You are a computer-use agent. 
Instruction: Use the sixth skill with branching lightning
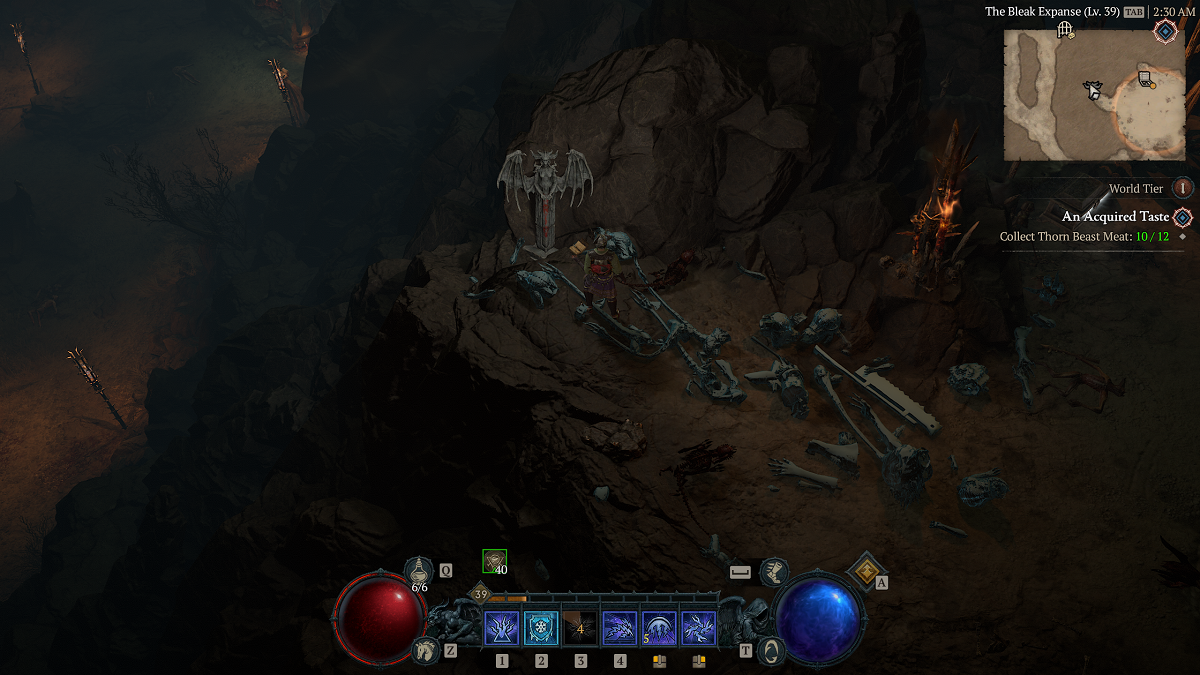[x=698, y=629]
